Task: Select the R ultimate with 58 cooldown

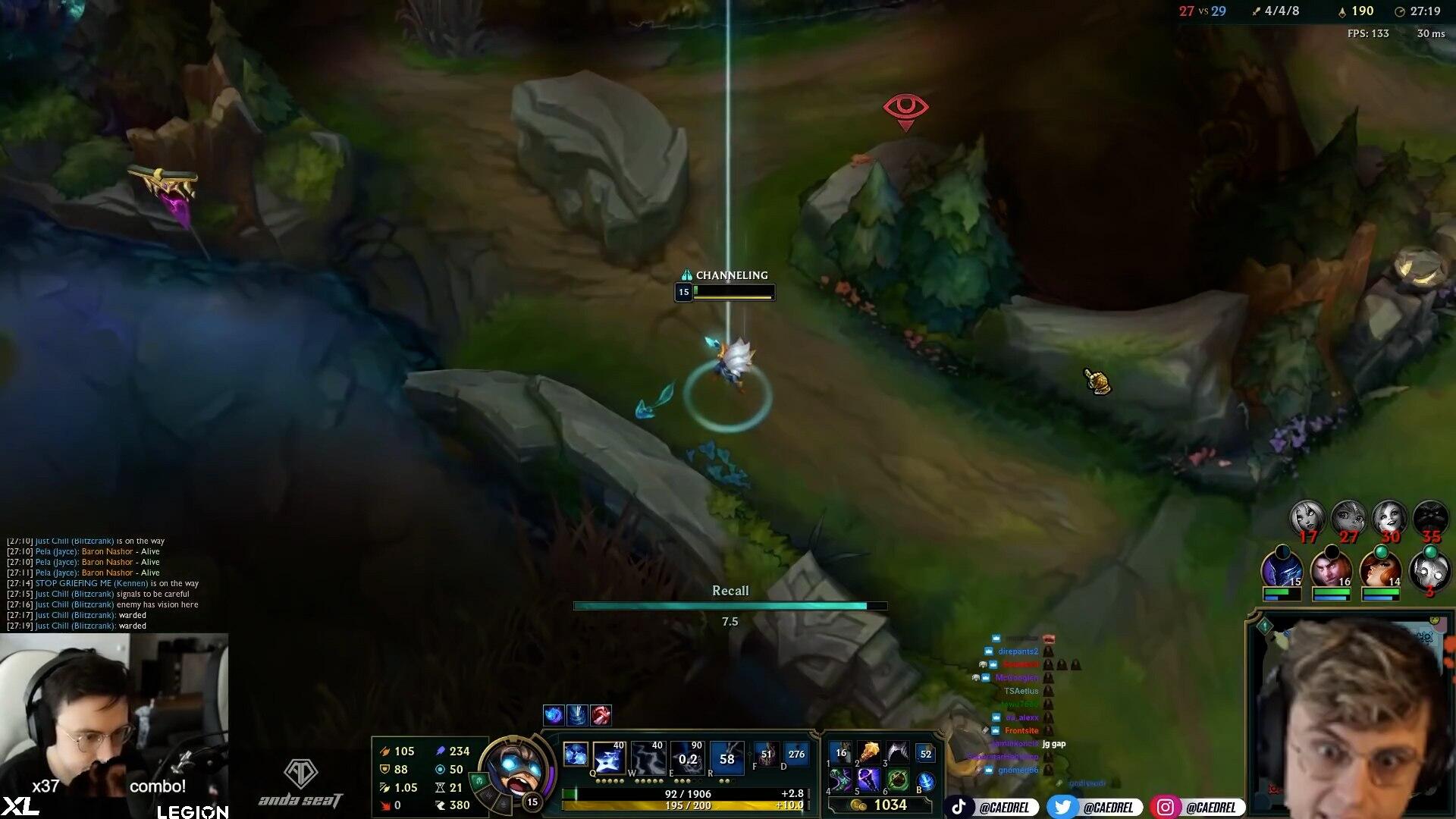Action: click(726, 758)
